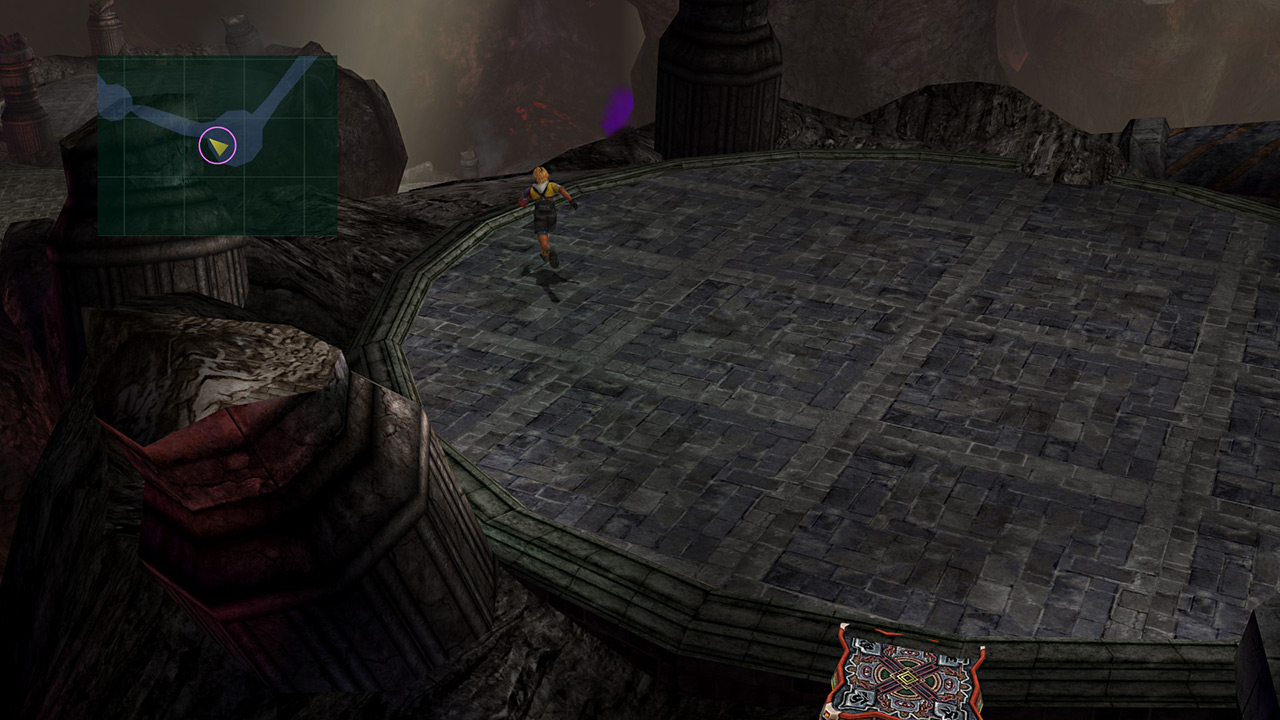Select the yellow player arrow on minimap

click(x=218, y=147)
